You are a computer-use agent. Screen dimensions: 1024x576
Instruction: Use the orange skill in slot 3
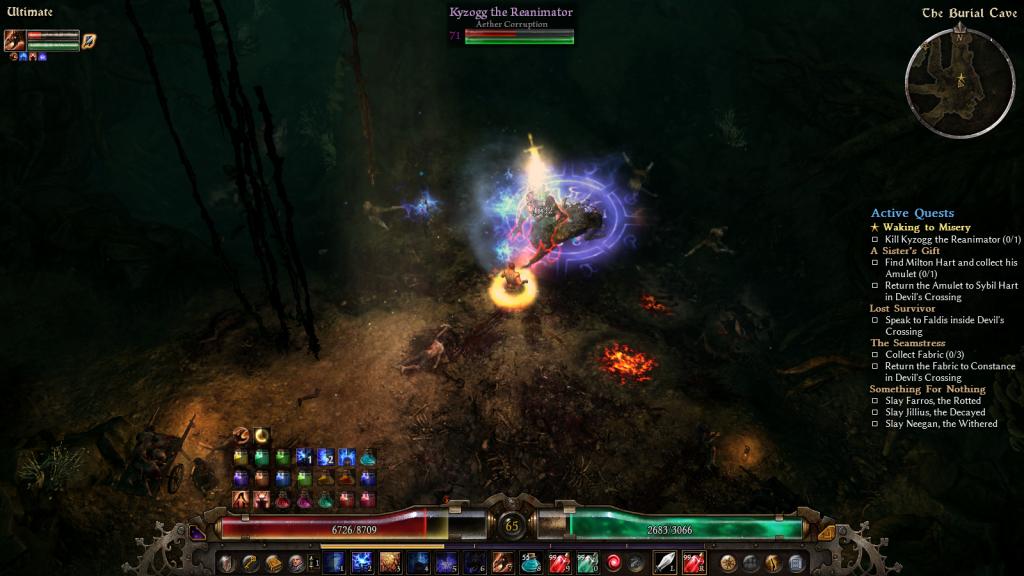tap(389, 562)
